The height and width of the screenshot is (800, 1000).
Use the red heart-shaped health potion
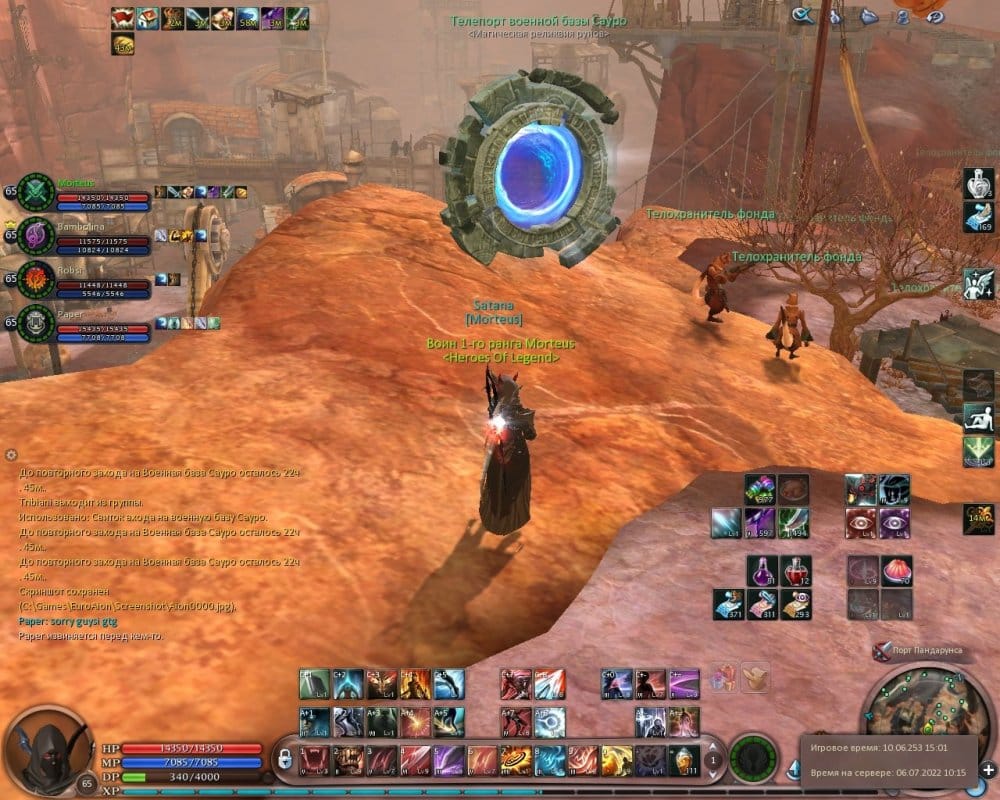point(796,571)
